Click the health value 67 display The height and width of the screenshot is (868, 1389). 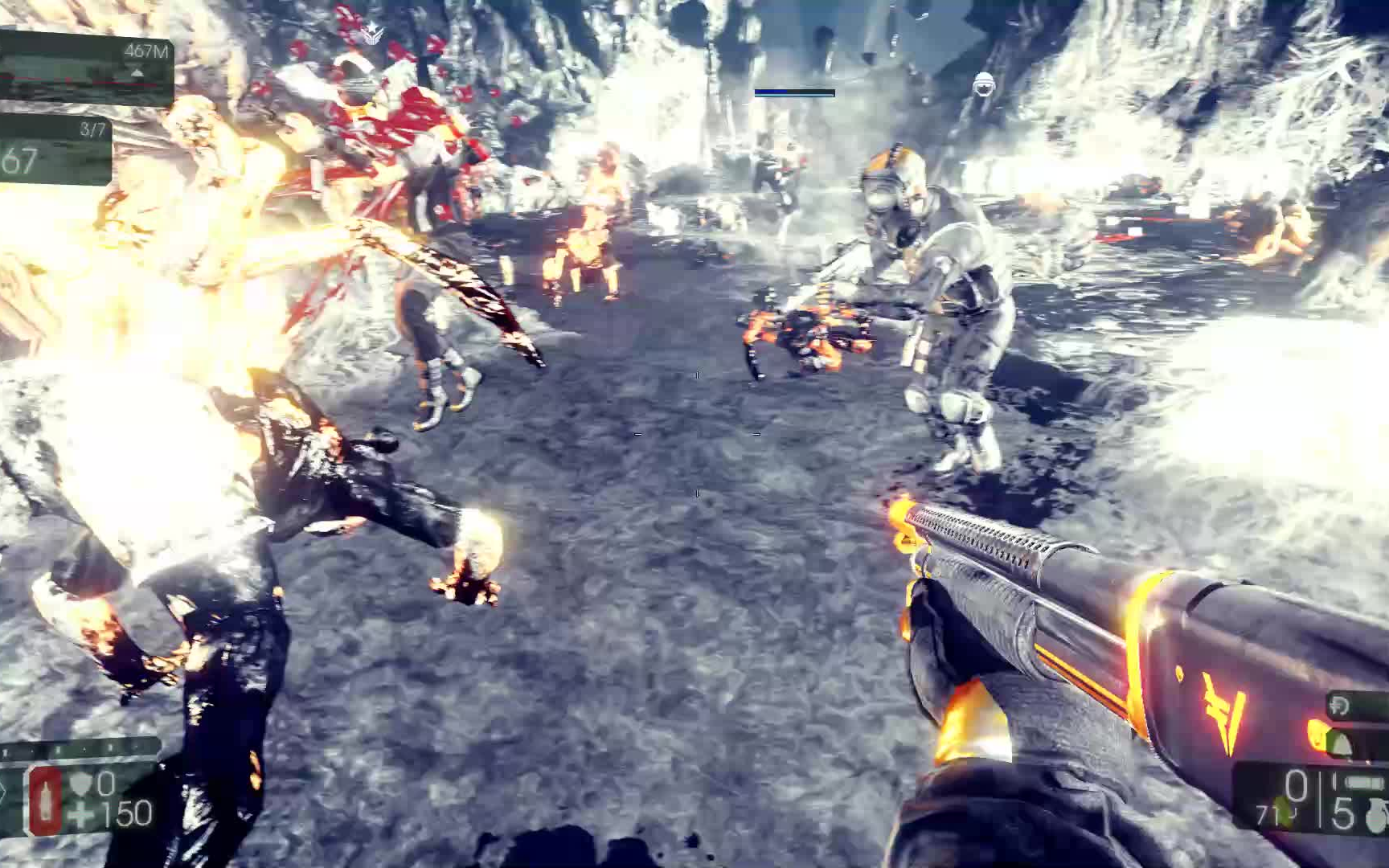22,160
